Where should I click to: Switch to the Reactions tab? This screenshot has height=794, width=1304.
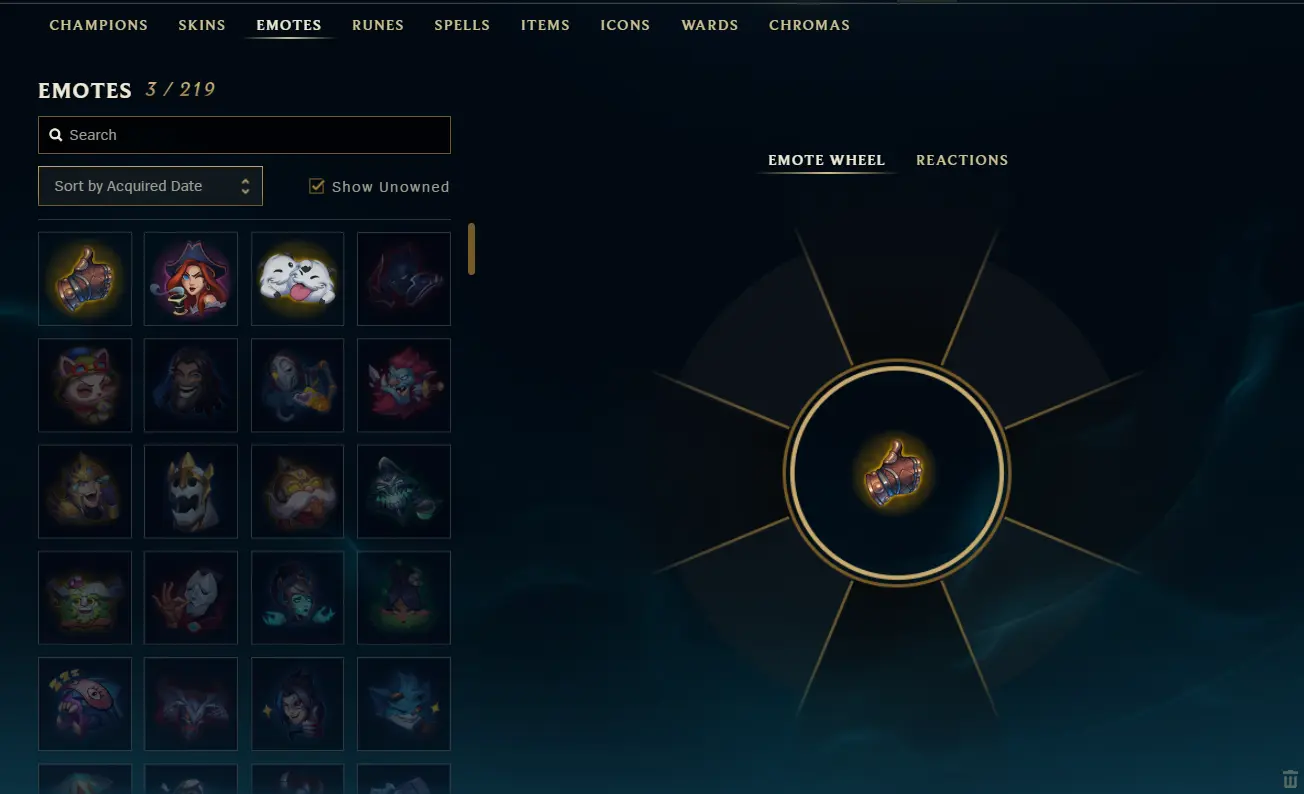[x=961, y=160]
